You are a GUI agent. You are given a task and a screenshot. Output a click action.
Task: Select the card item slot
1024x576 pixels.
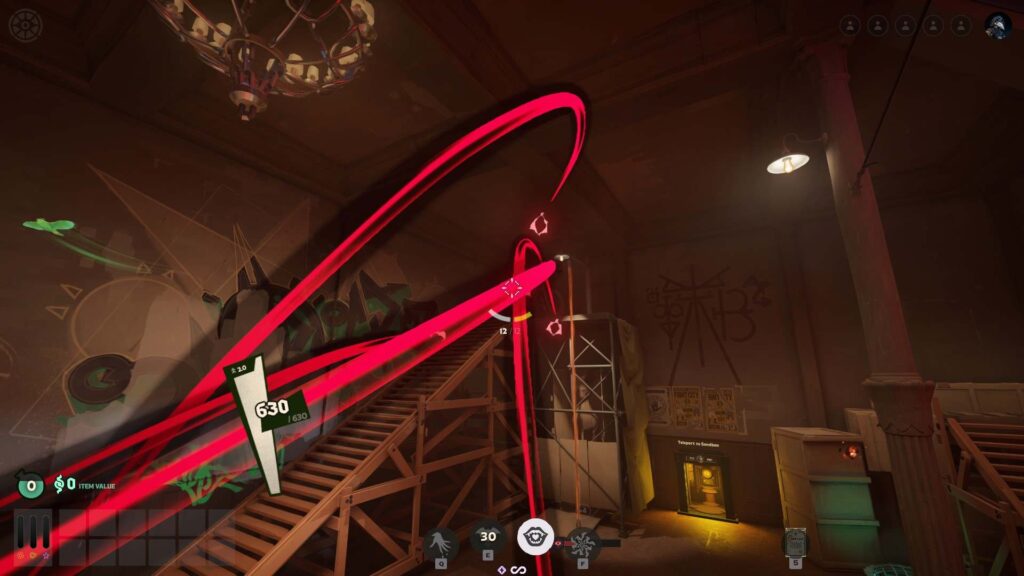point(796,541)
